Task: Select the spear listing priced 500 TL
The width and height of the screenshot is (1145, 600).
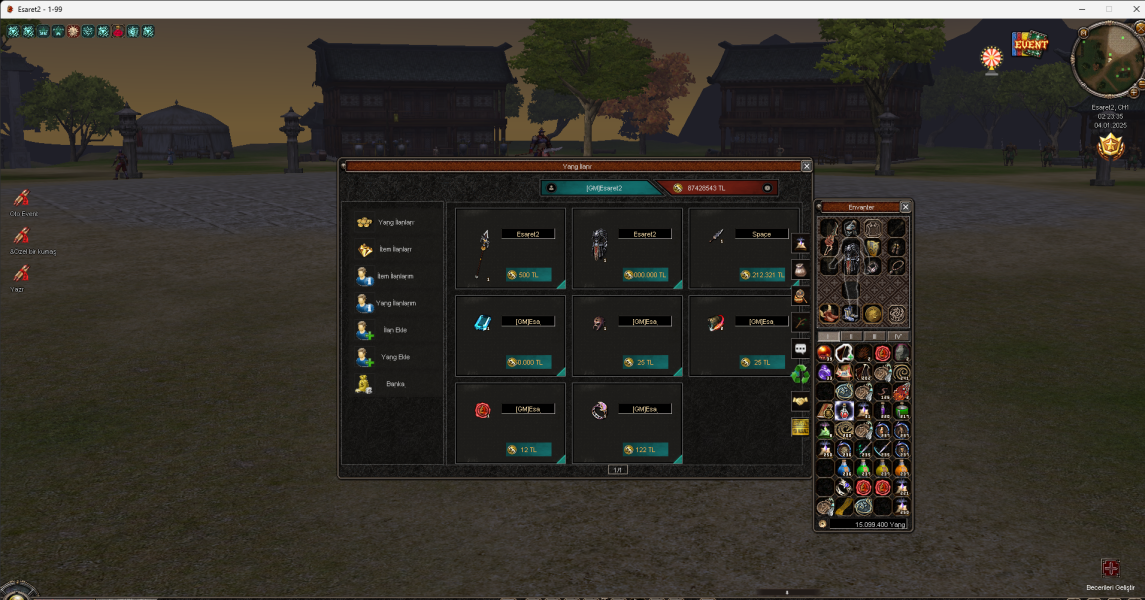Action: pyautogui.click(x=510, y=248)
